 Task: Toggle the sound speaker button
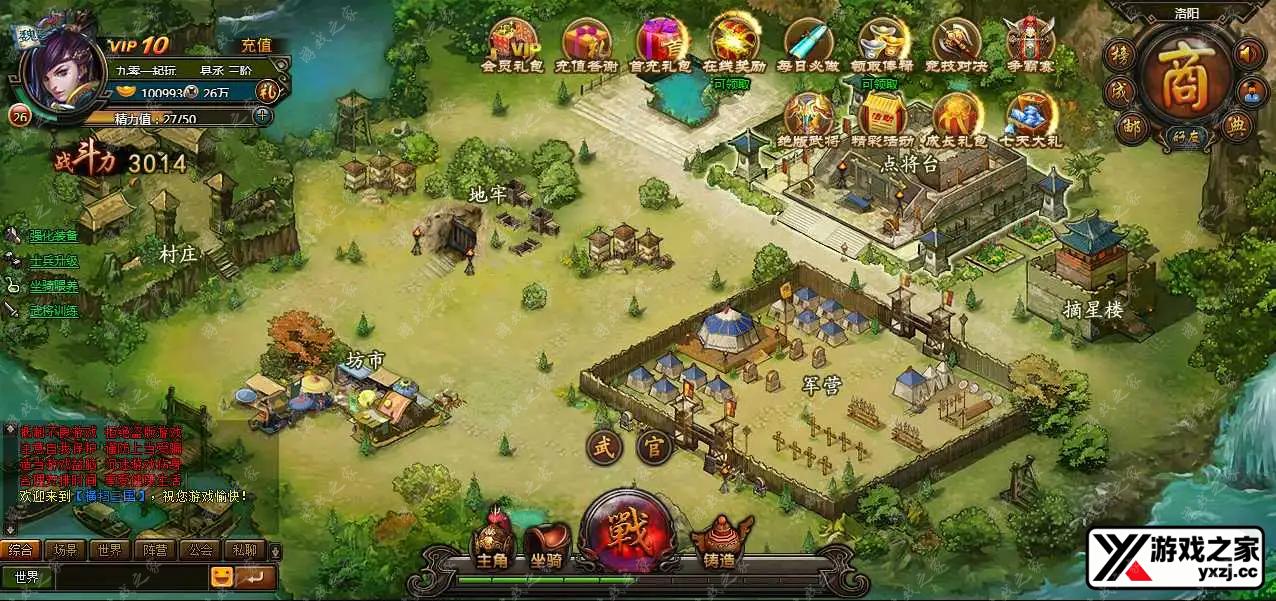[x=1249, y=53]
